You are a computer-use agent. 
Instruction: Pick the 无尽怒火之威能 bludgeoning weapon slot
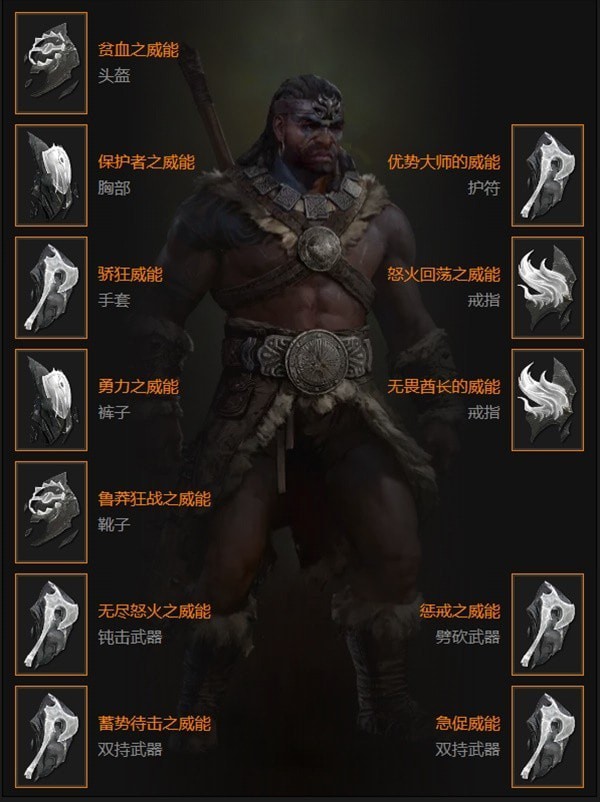[51, 624]
